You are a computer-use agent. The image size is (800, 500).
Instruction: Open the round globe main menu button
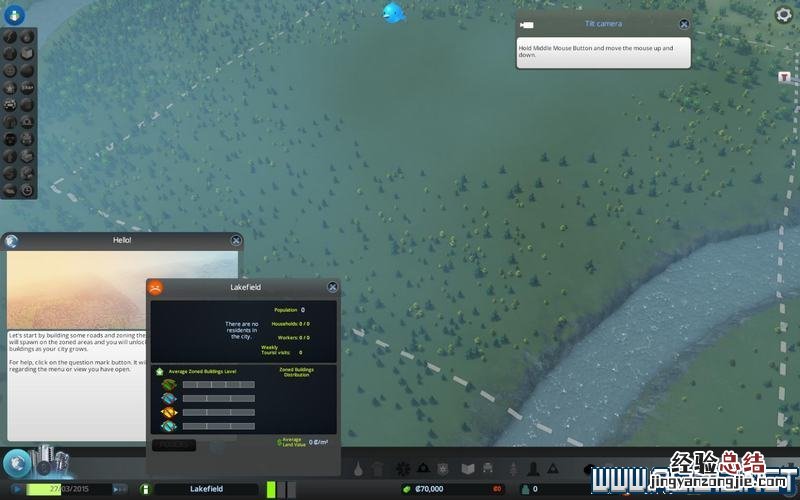(x=17, y=463)
